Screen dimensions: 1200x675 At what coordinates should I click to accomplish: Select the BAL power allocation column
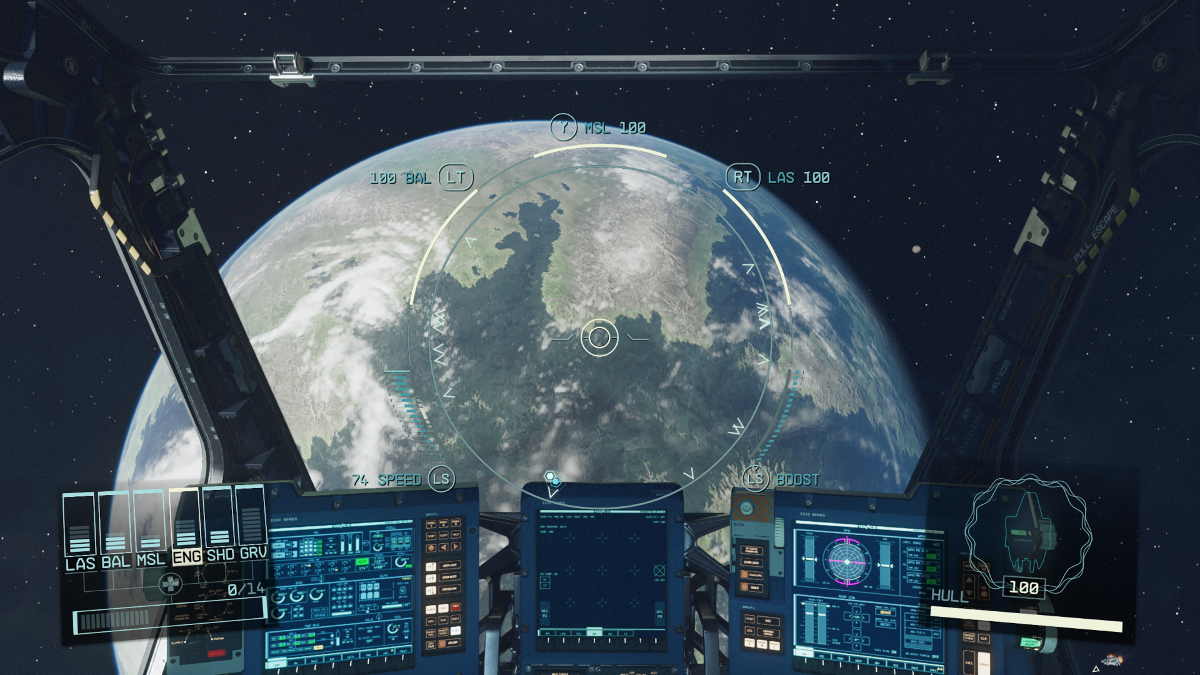(115, 525)
